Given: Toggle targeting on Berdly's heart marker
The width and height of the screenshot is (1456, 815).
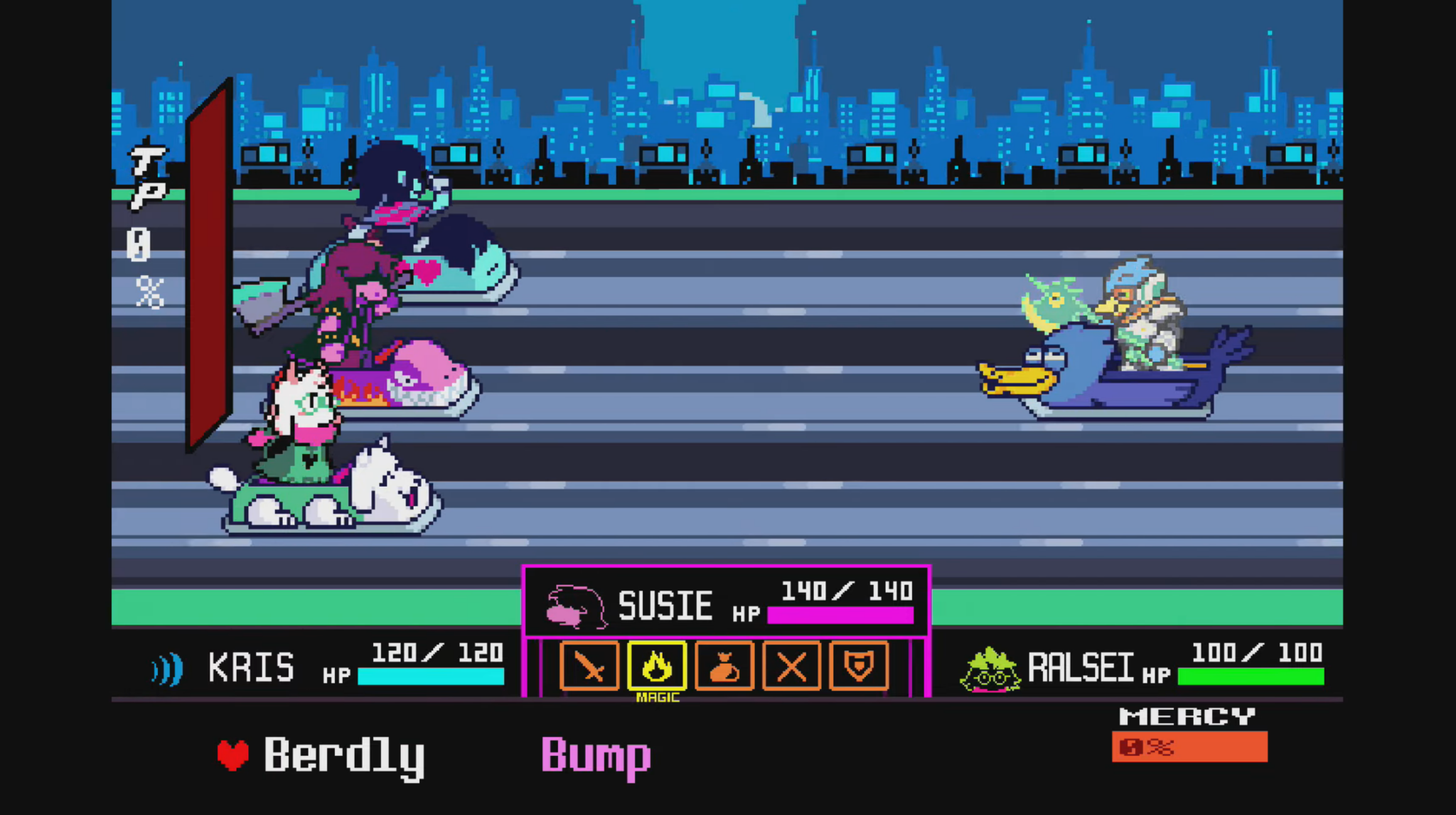Looking at the screenshot, I should 232,755.
